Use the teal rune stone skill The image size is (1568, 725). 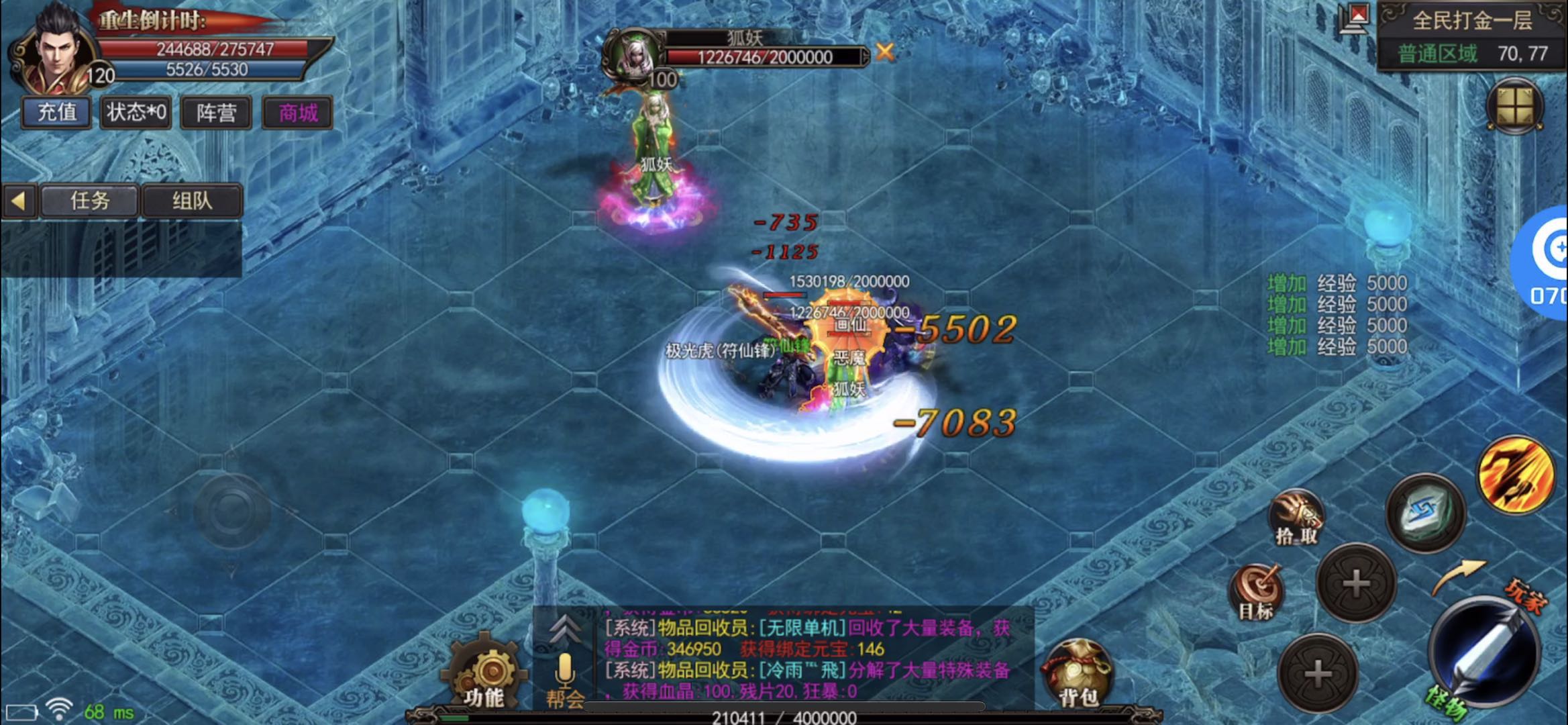pyautogui.click(x=1426, y=513)
